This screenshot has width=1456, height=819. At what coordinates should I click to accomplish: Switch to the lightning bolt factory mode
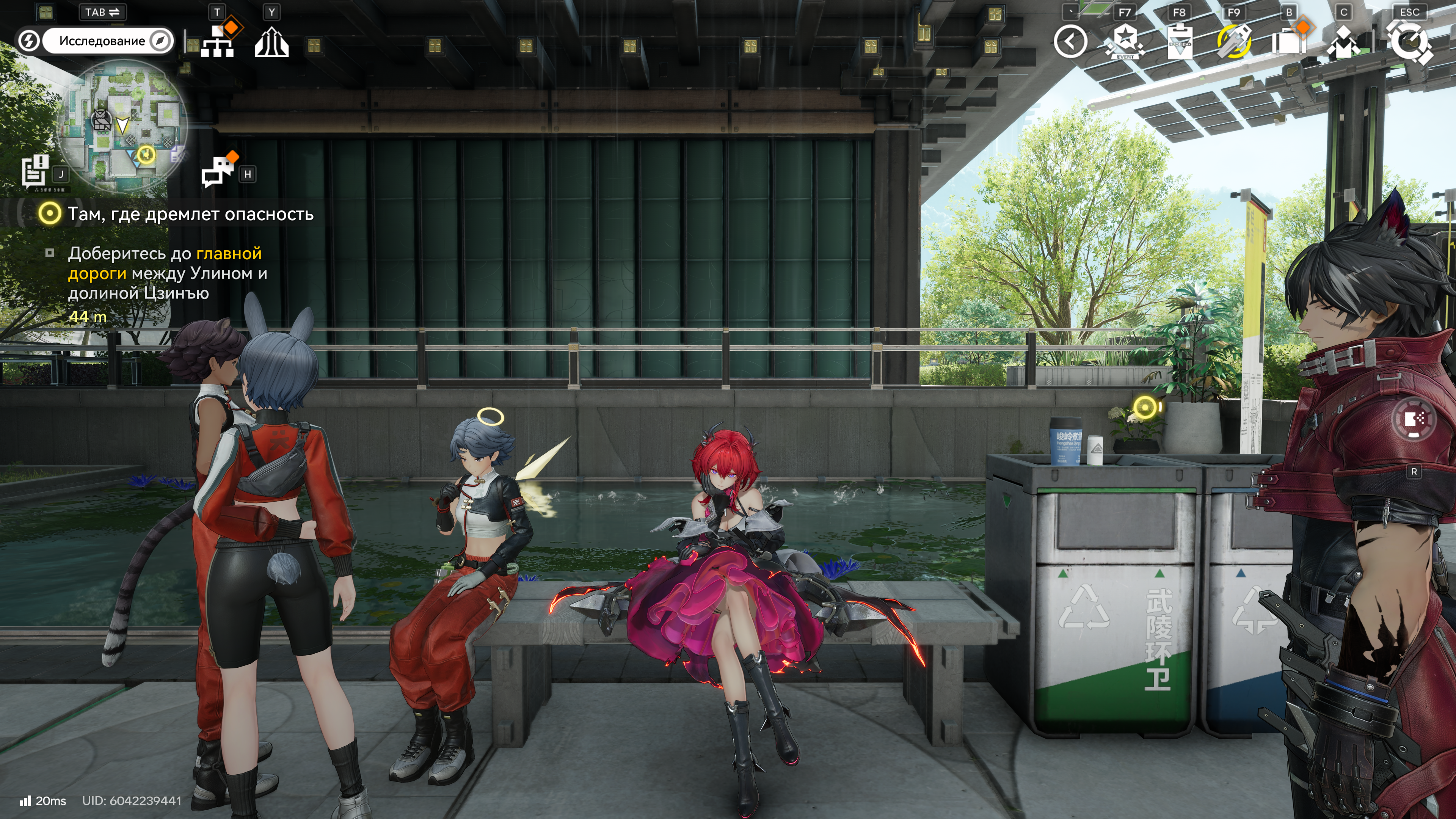tap(29, 41)
